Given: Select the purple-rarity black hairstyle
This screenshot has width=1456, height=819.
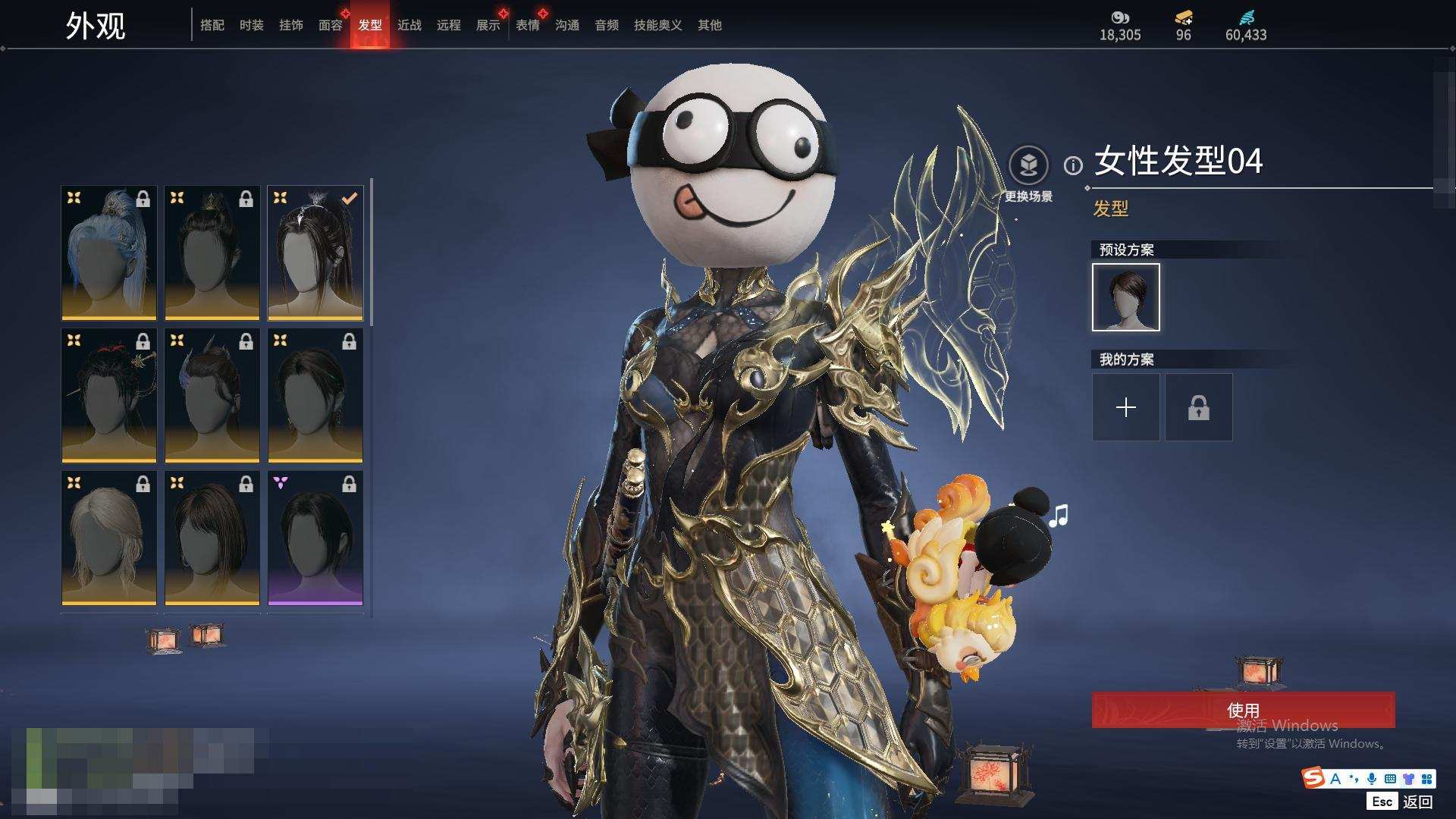Looking at the screenshot, I should 315,538.
